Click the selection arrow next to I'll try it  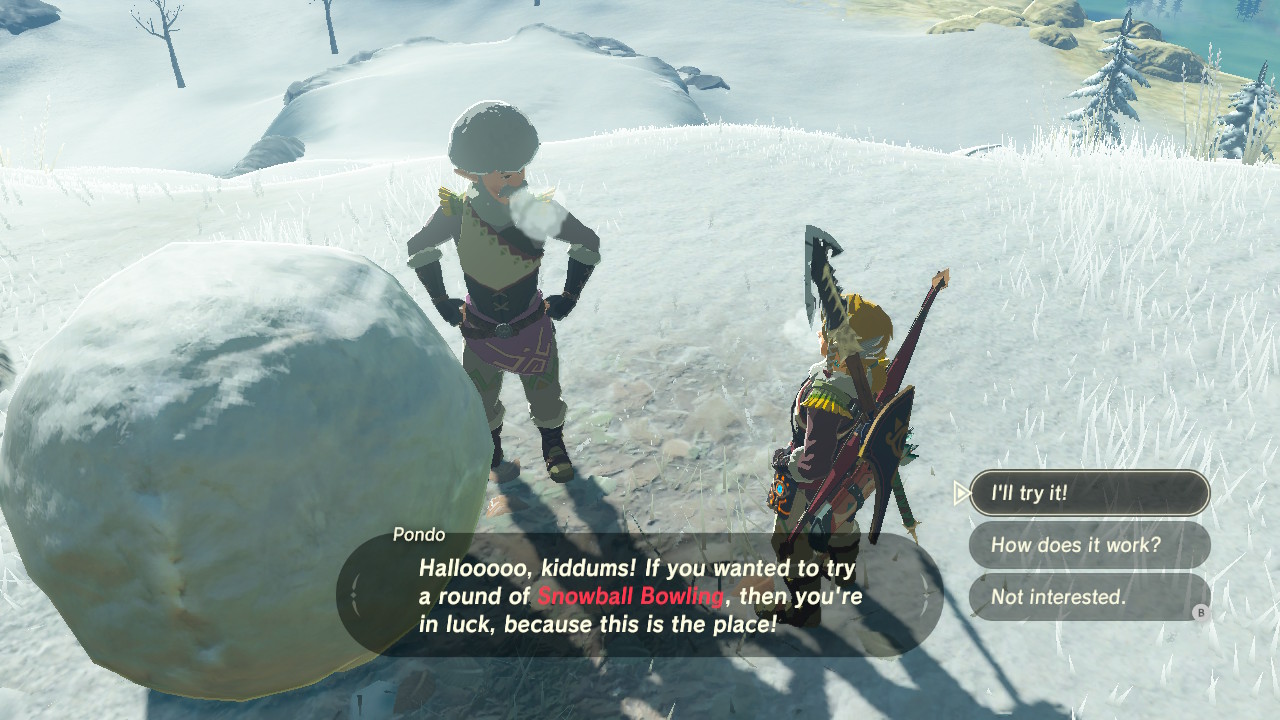coord(961,492)
